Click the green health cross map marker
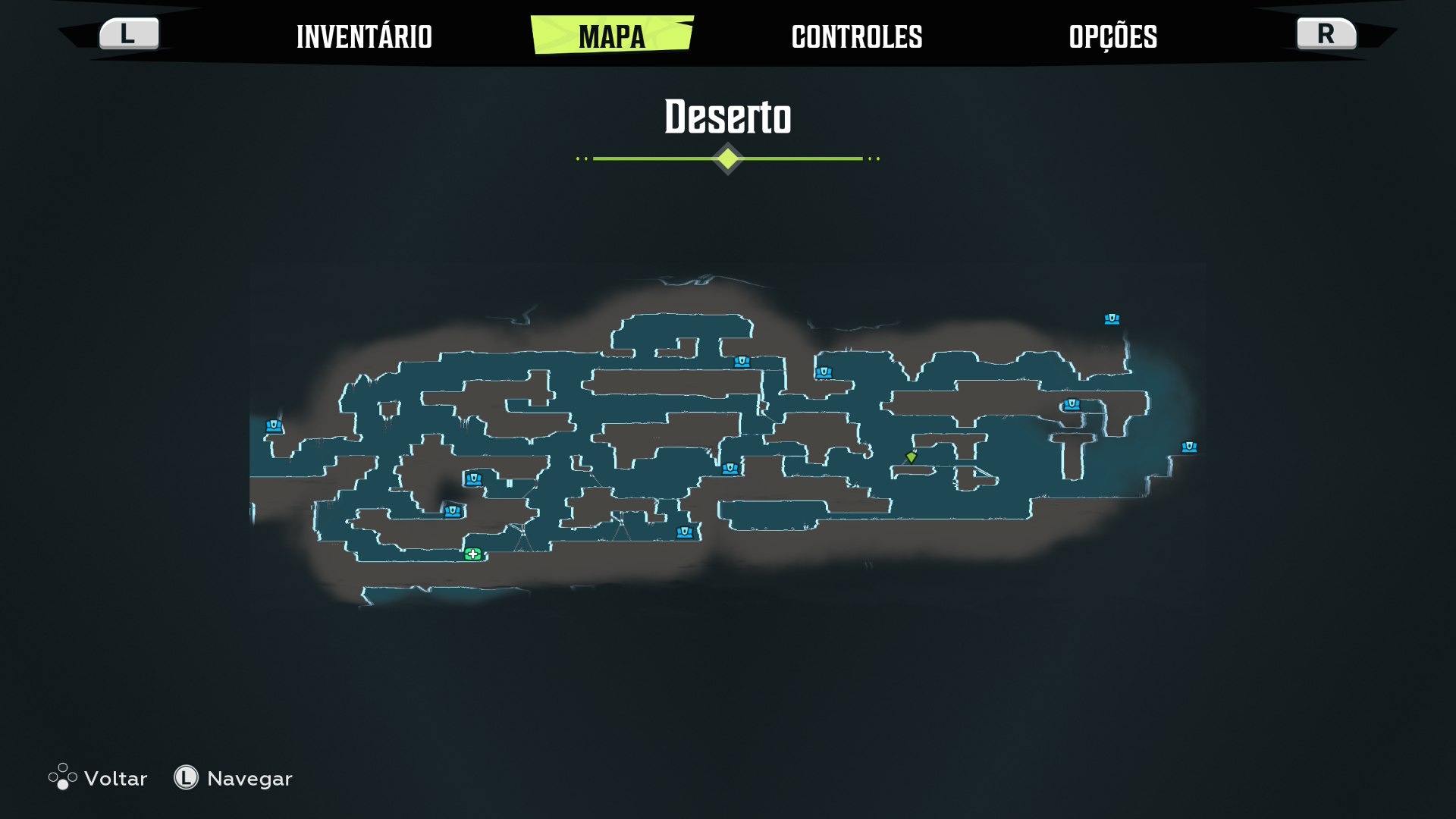 click(473, 554)
